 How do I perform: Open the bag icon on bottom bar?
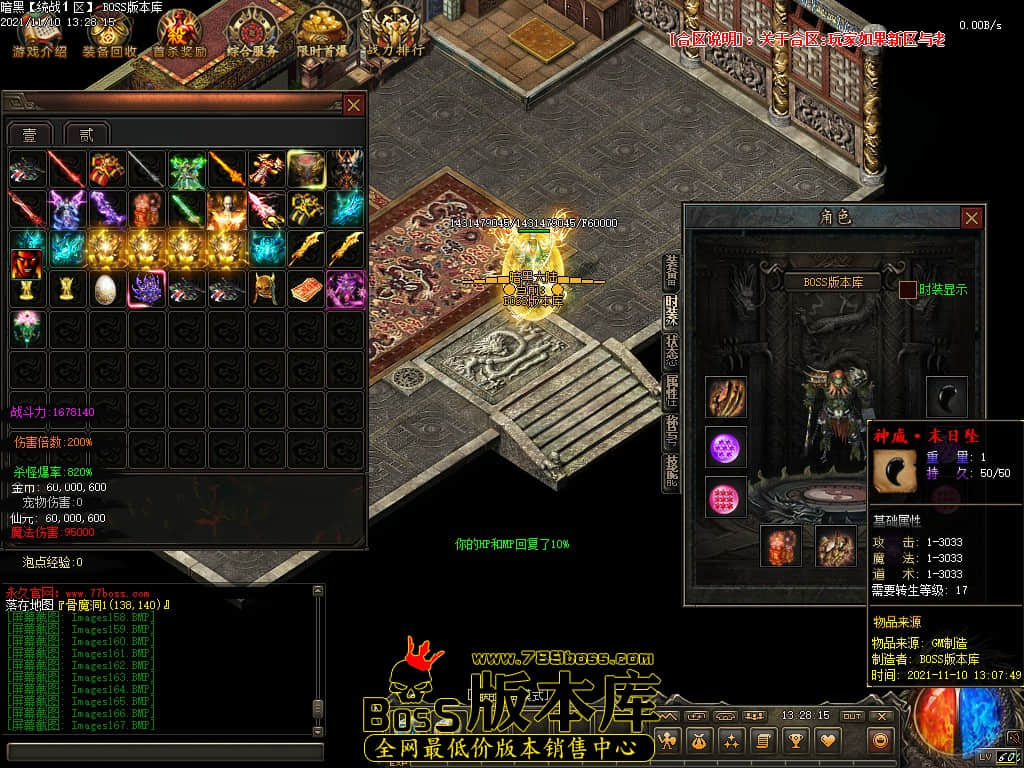coord(698,740)
